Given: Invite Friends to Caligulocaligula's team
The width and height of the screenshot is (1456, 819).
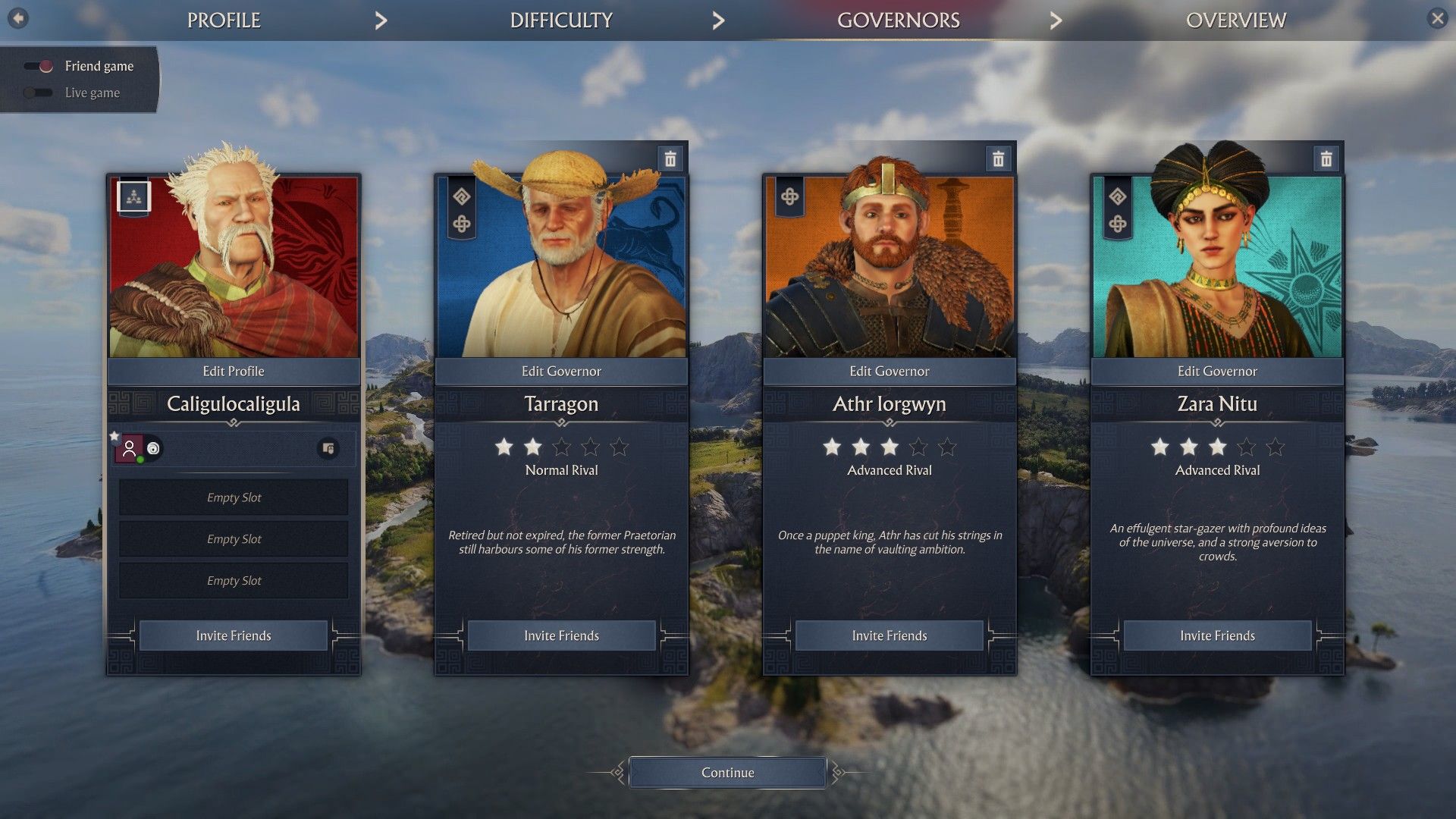Looking at the screenshot, I should point(234,635).
